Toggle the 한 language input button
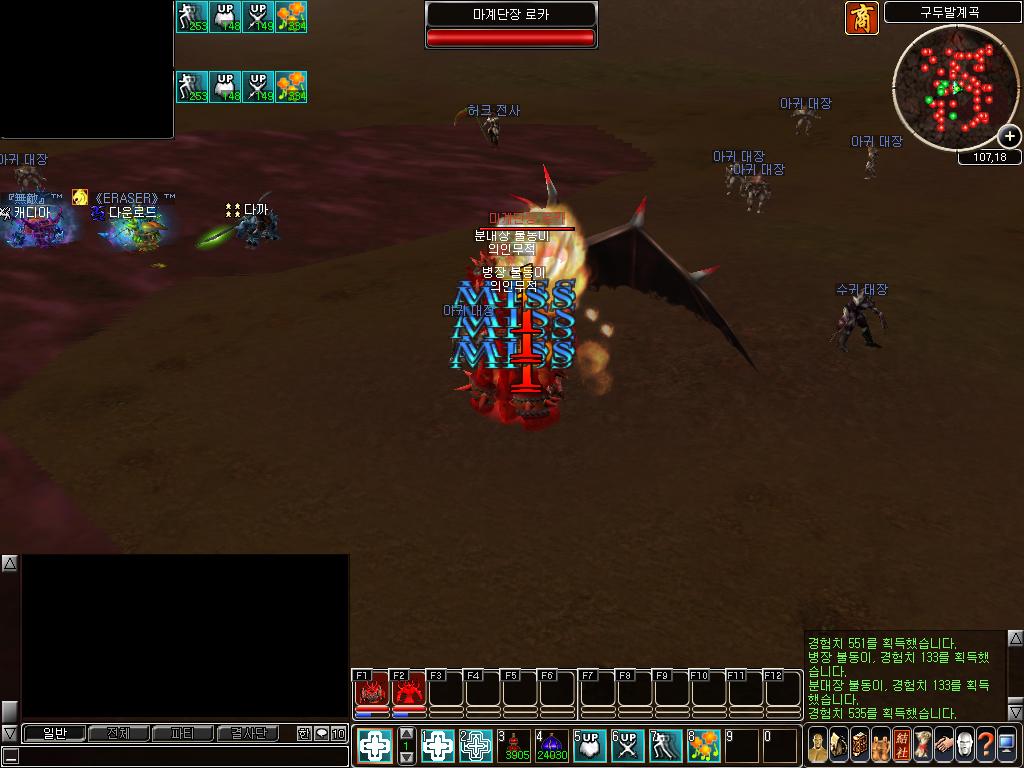The image size is (1024, 768). [x=304, y=733]
